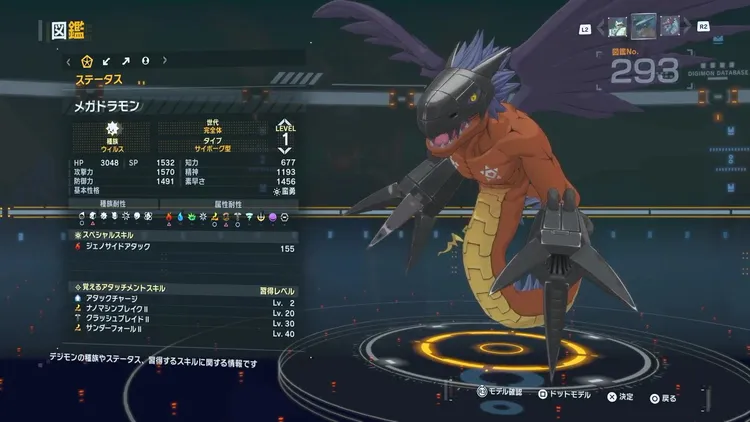
Task: Click the right arrow beside the thumbnails
Action: point(688,25)
